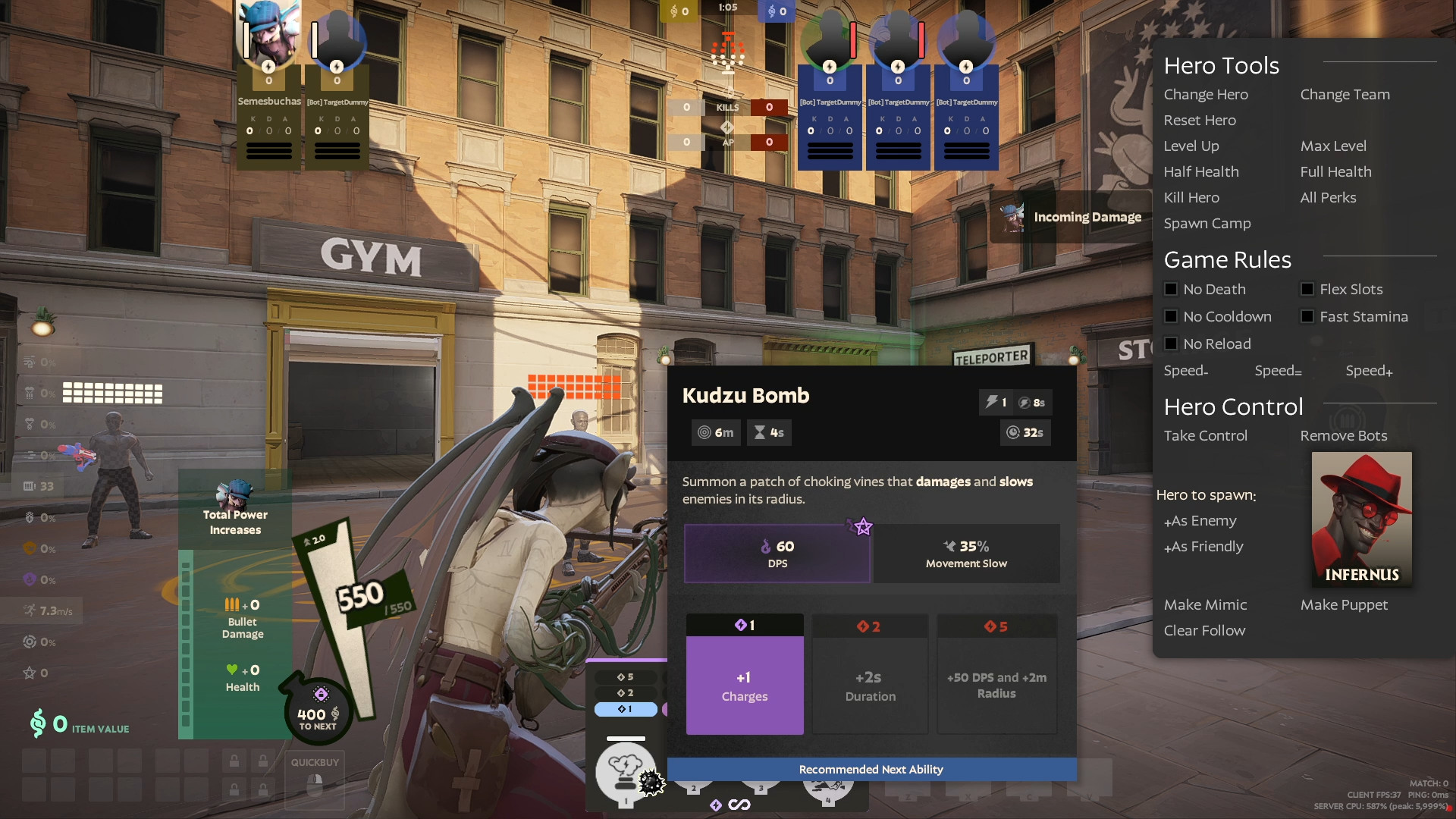
Task: Choose Max Level for the hero
Action: tap(1333, 146)
